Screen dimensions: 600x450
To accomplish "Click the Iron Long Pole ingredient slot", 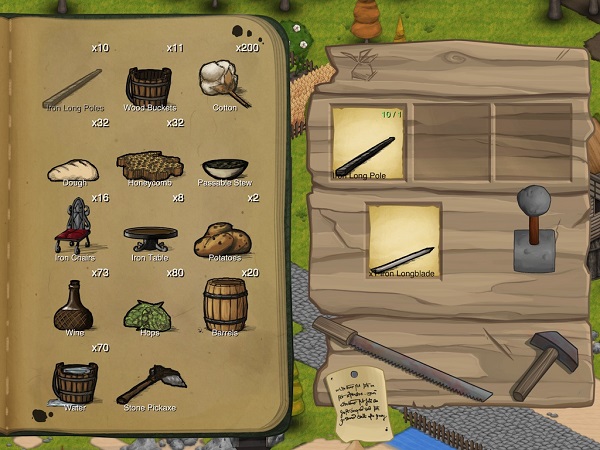I will coord(369,144).
